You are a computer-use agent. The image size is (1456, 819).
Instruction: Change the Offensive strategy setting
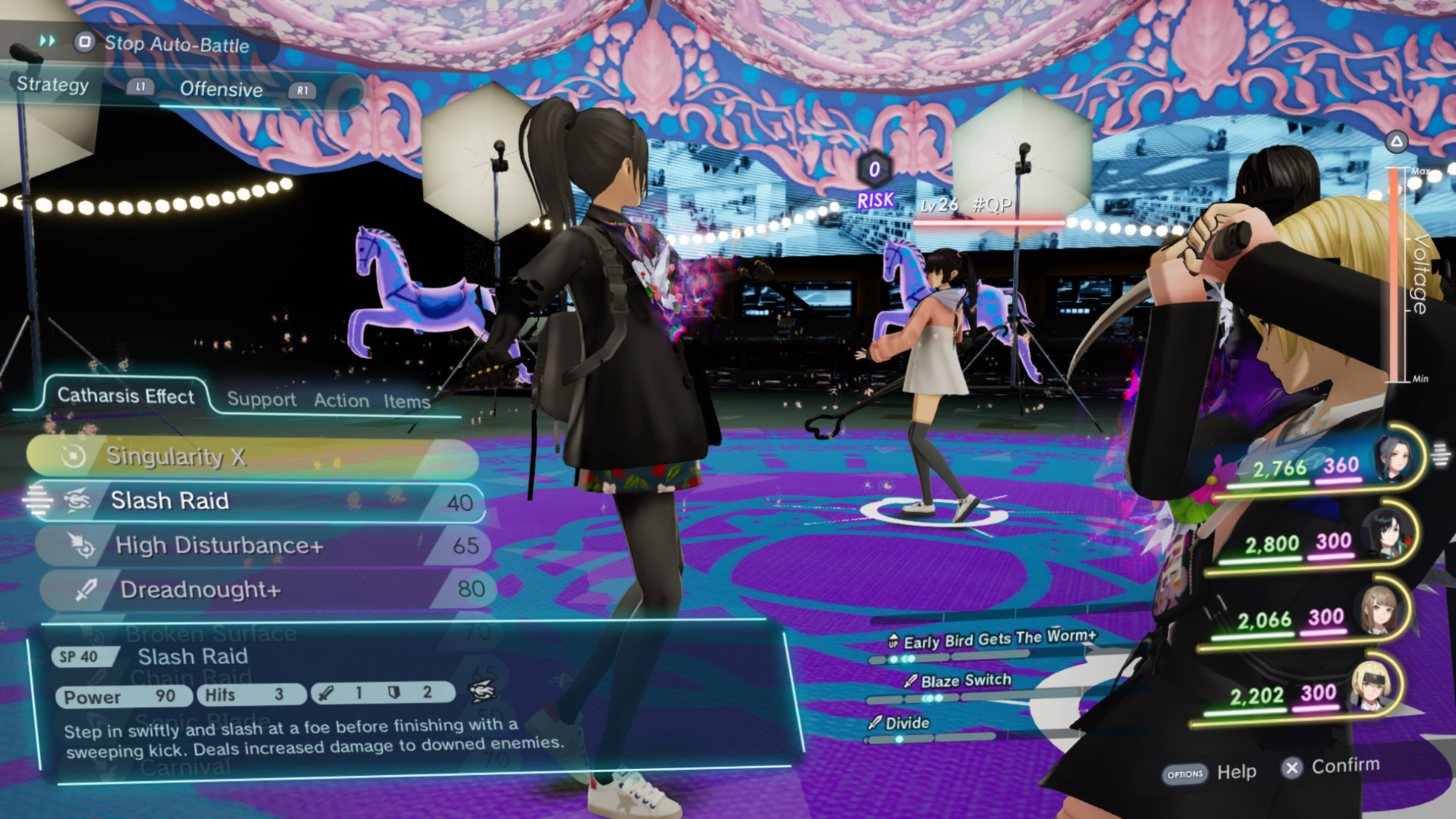pos(221,90)
